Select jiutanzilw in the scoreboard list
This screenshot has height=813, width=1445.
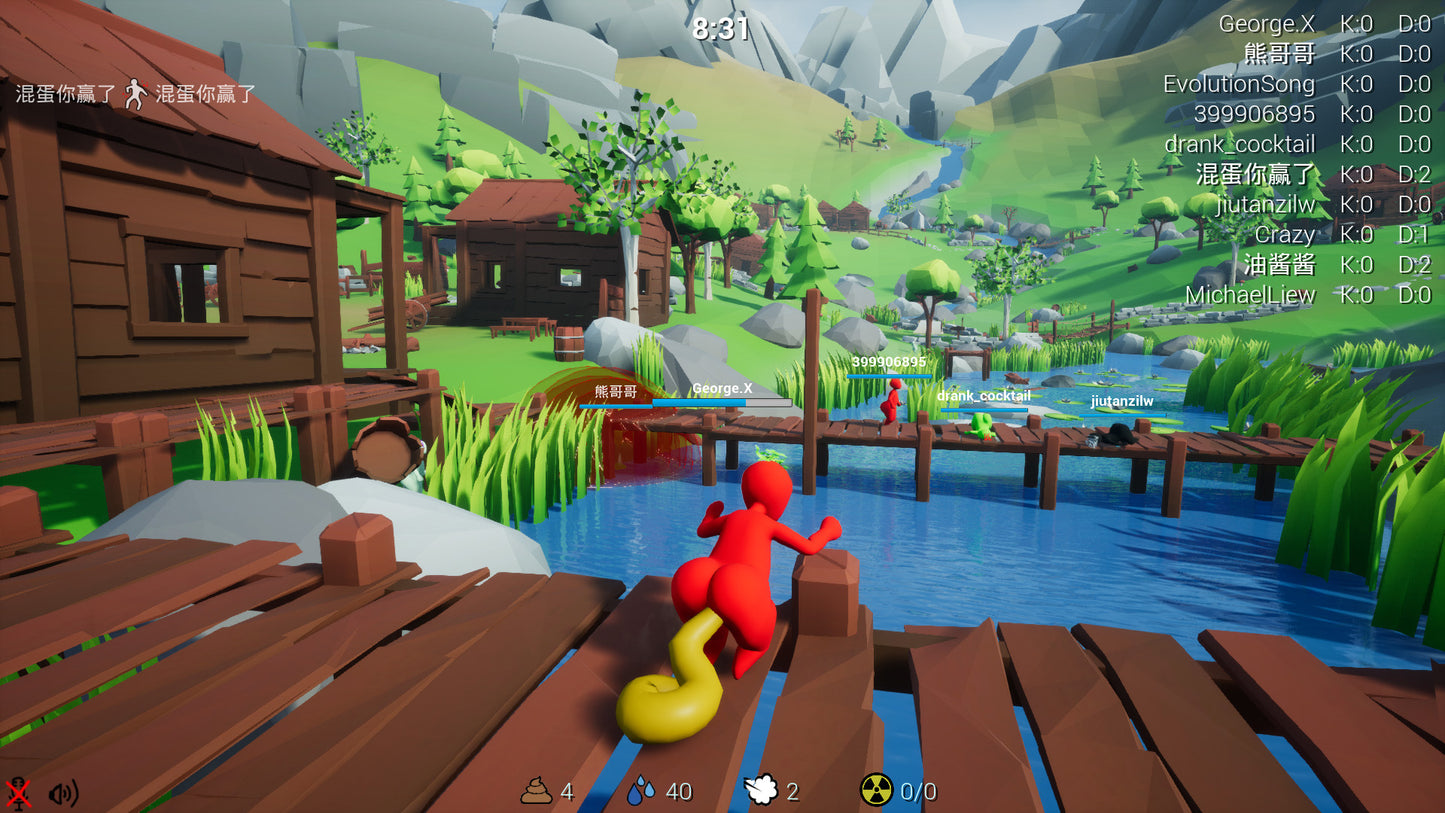(x=1265, y=205)
